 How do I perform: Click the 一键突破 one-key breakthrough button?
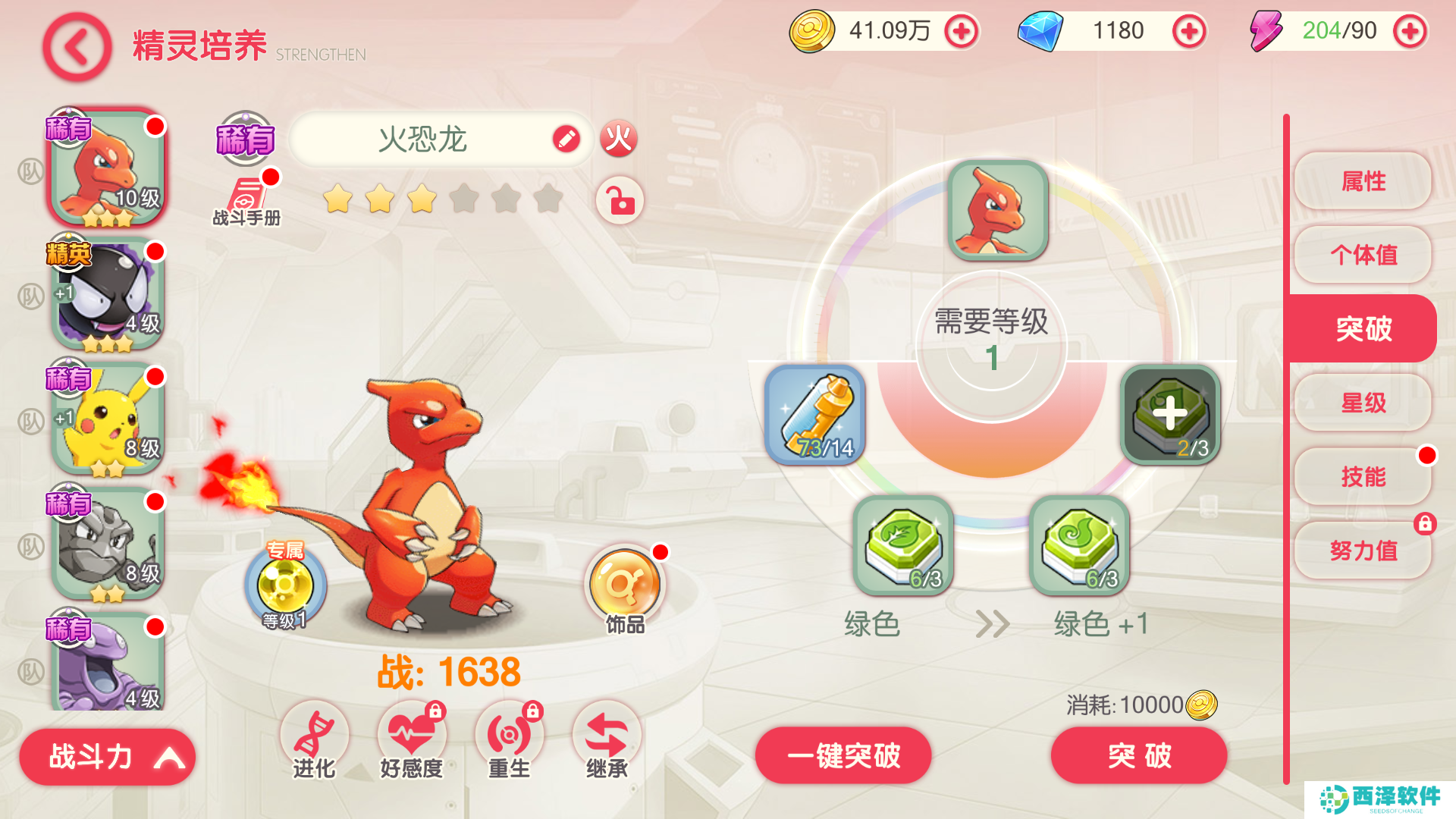(x=843, y=755)
